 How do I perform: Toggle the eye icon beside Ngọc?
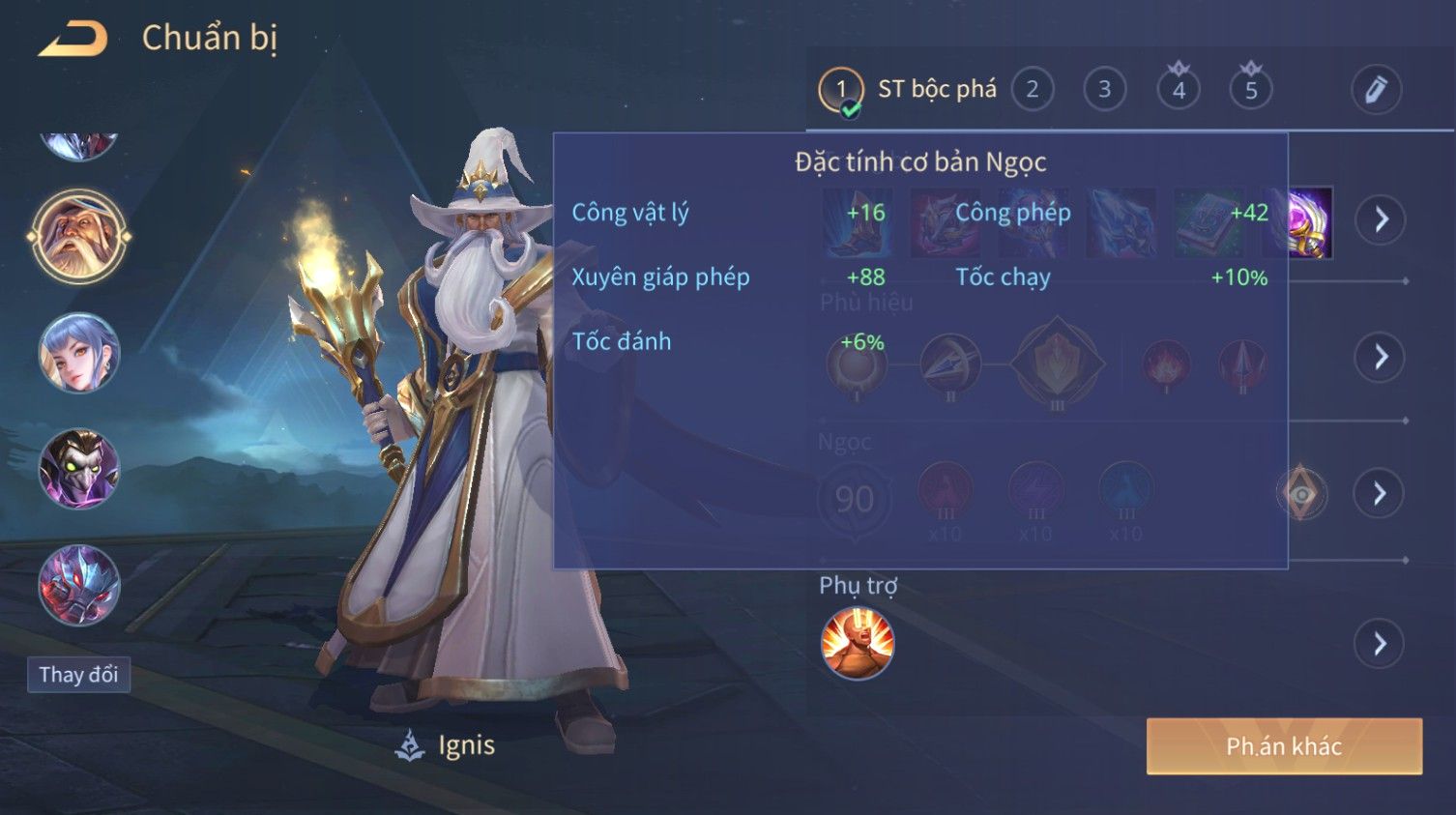point(1301,494)
